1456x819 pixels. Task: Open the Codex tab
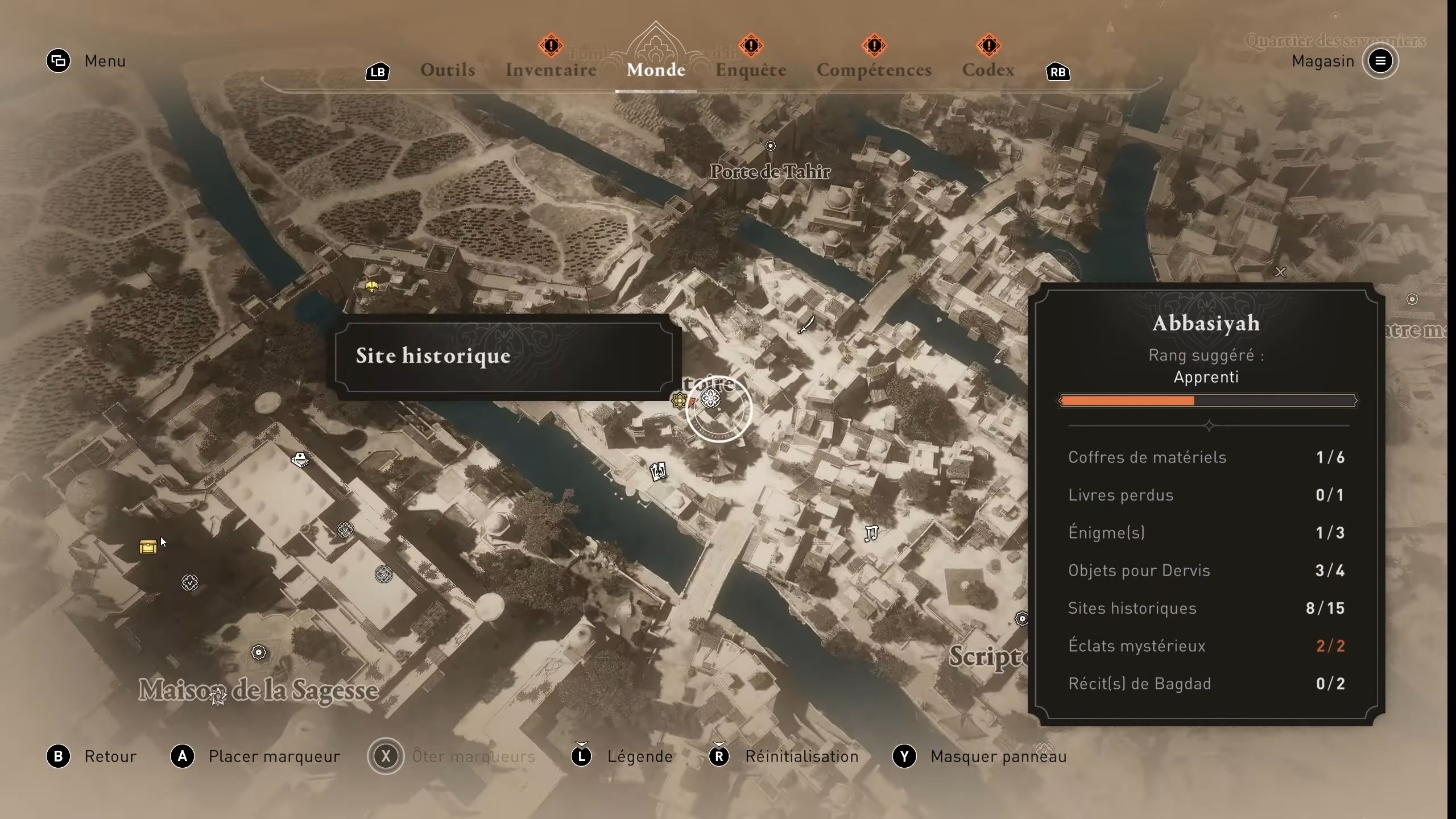988,70
